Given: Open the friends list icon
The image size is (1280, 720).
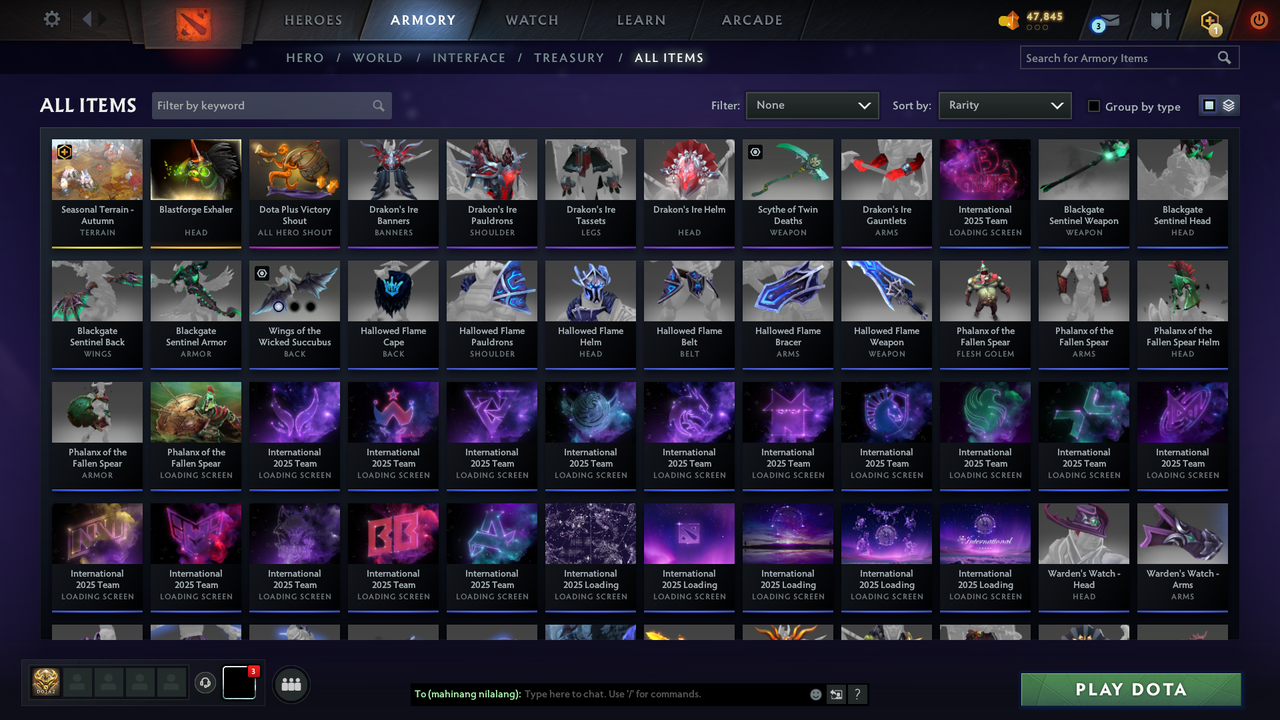Looking at the screenshot, I should pyautogui.click(x=291, y=684).
